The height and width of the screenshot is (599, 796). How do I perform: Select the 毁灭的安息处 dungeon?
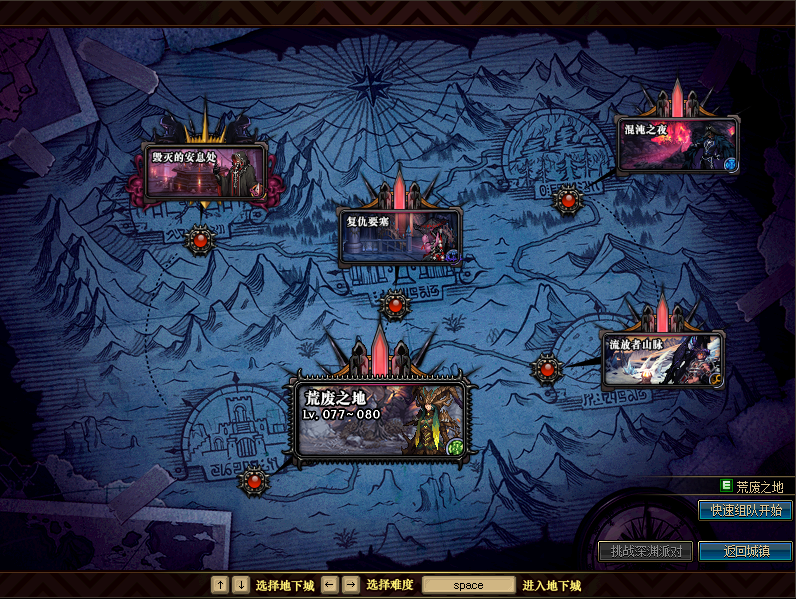click(205, 172)
